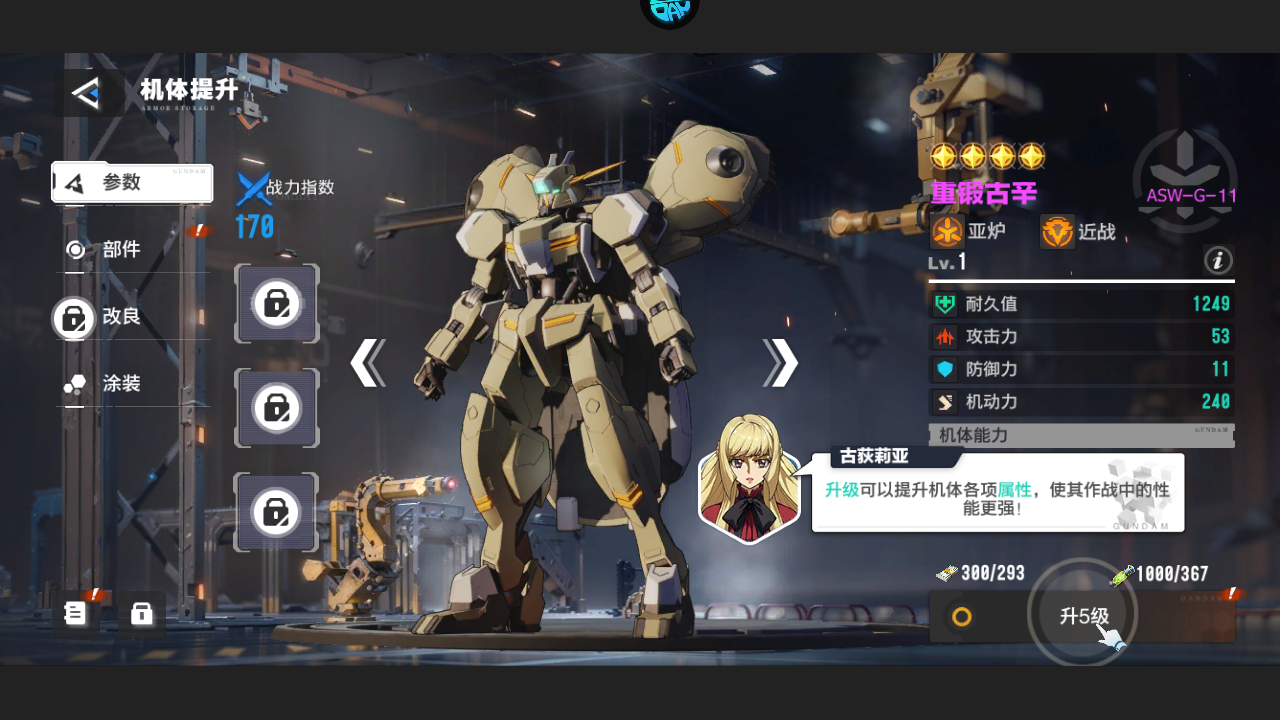The width and height of the screenshot is (1280, 720).
Task: Click the 亚炉 attribute icon
Action: (947, 232)
